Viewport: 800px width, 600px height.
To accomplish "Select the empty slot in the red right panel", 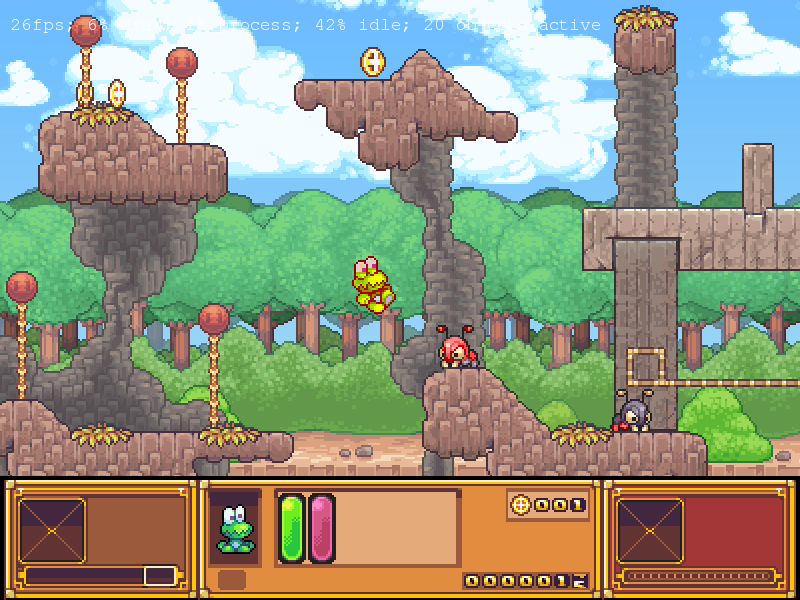I will pos(650,530).
